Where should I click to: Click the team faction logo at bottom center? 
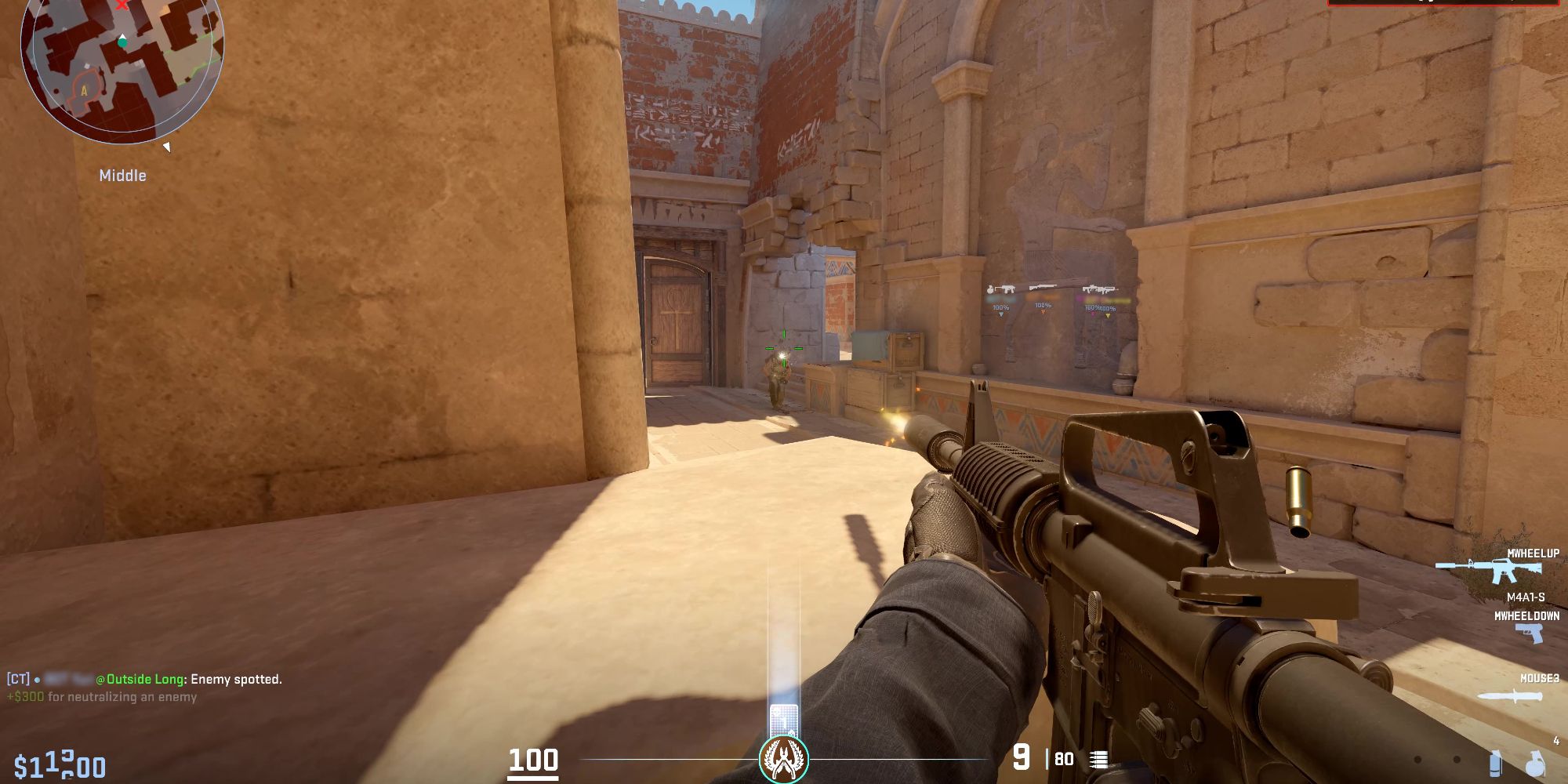point(784,757)
